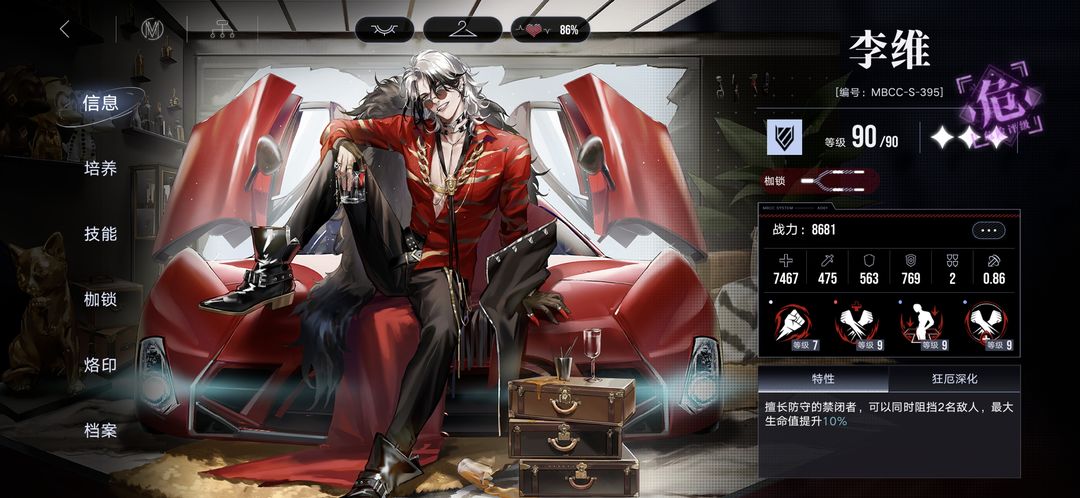Screen dimensions: 1080x498
Task: Open the circular M home icon
Action: 153,29
